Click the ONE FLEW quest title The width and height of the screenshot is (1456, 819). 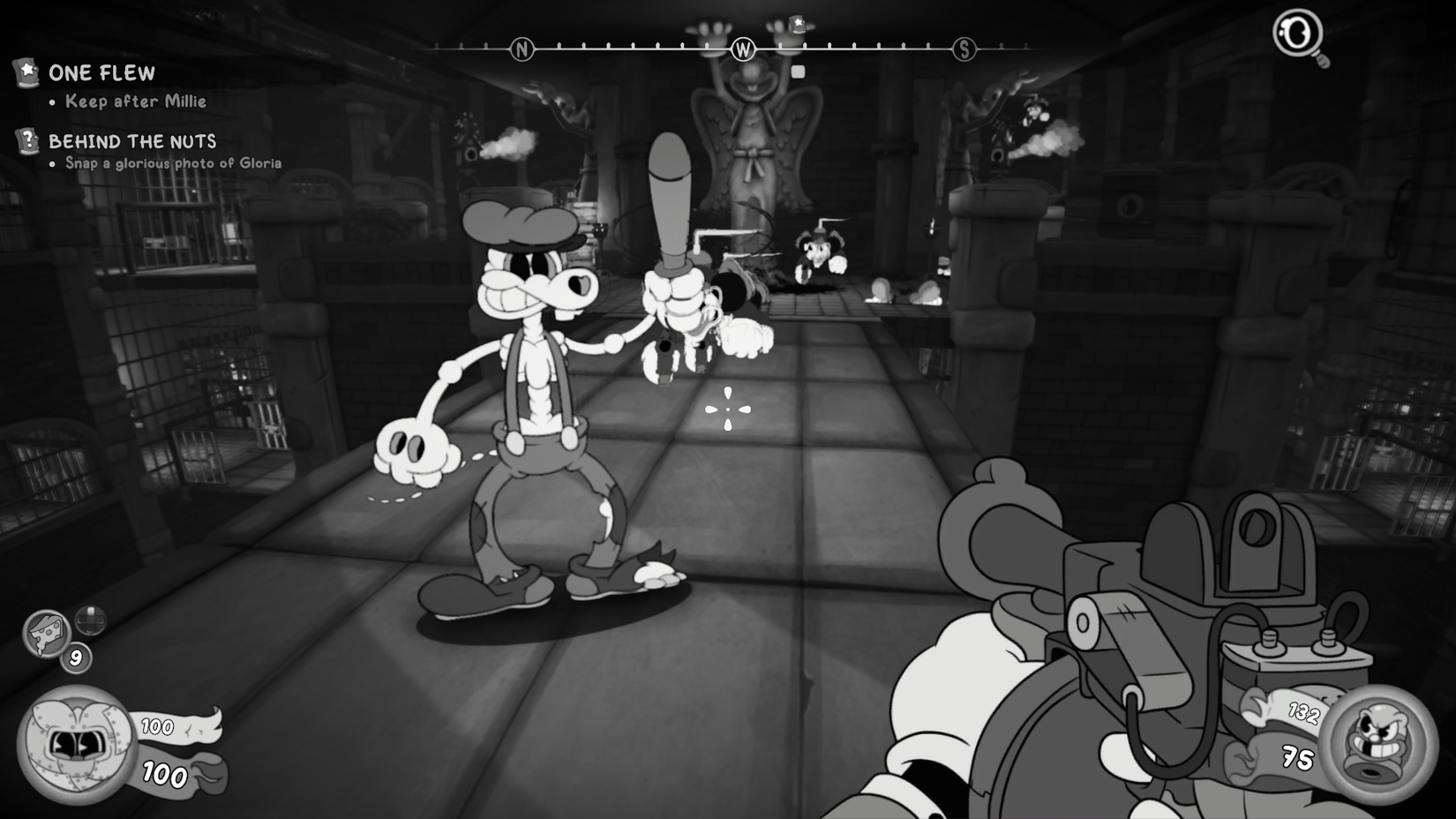coord(103,73)
